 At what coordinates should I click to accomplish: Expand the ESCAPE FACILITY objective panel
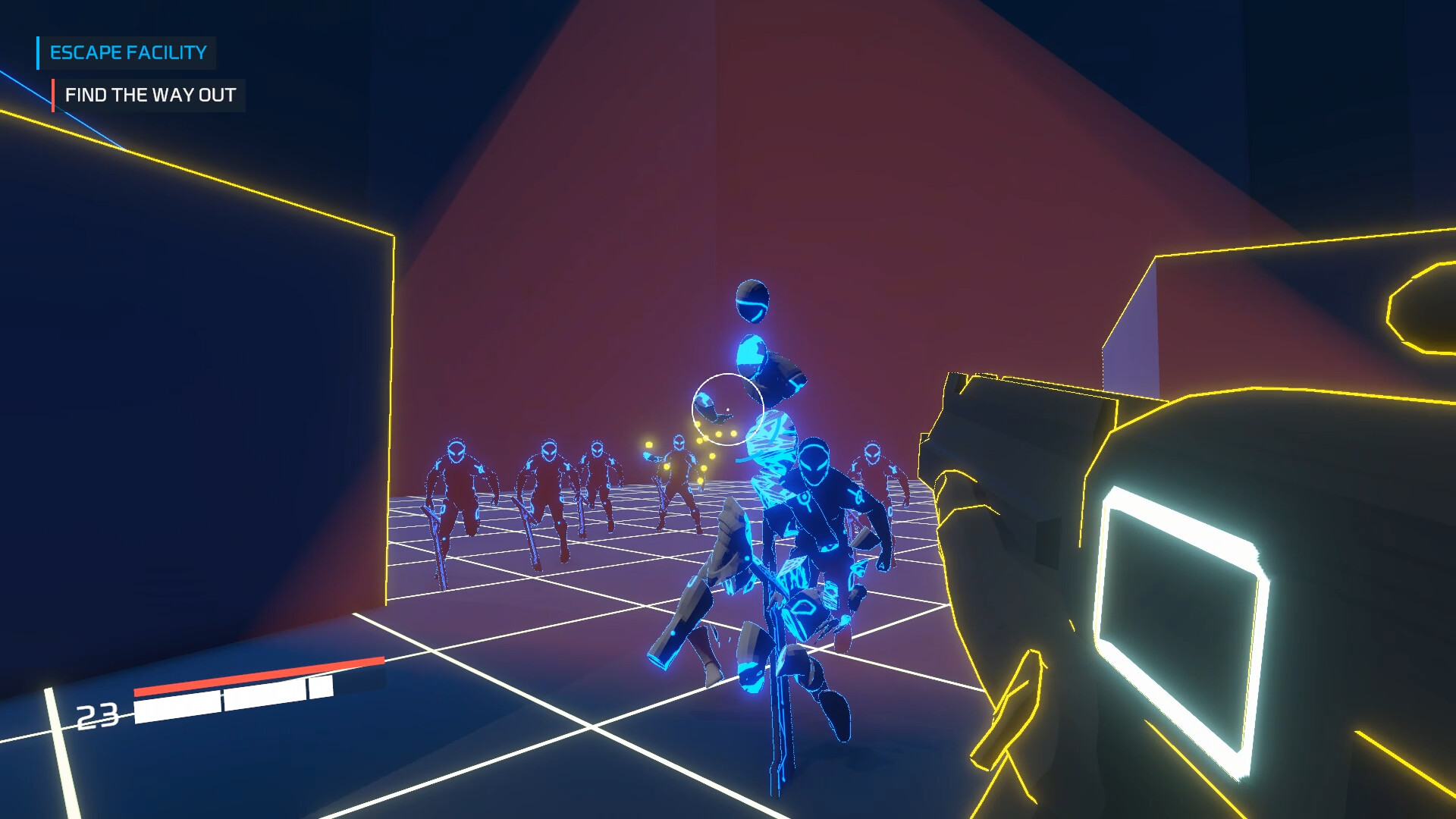(x=127, y=53)
